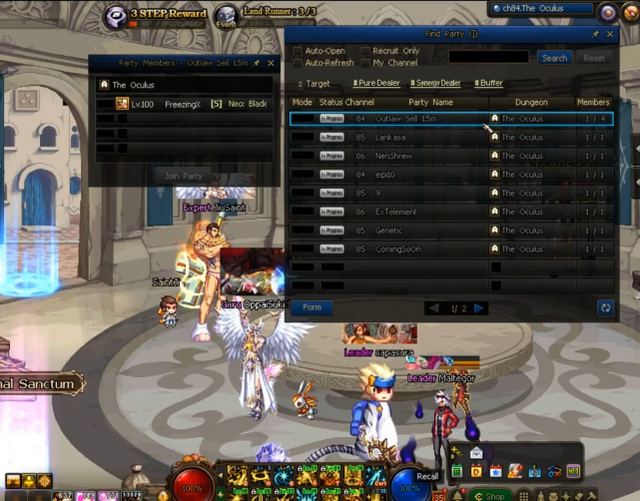The width and height of the screenshot is (640, 501).
Task: Check the My Channel option
Action: coord(366,63)
